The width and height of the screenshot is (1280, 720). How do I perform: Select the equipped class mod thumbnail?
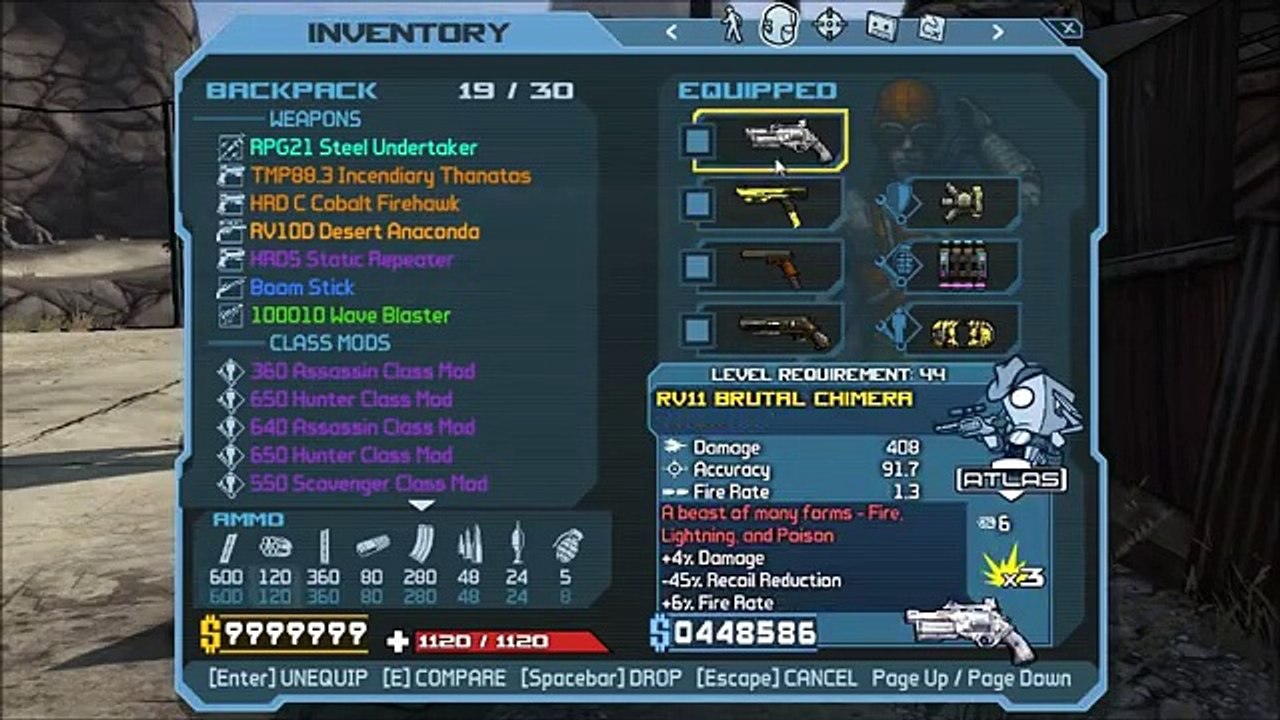(963, 327)
